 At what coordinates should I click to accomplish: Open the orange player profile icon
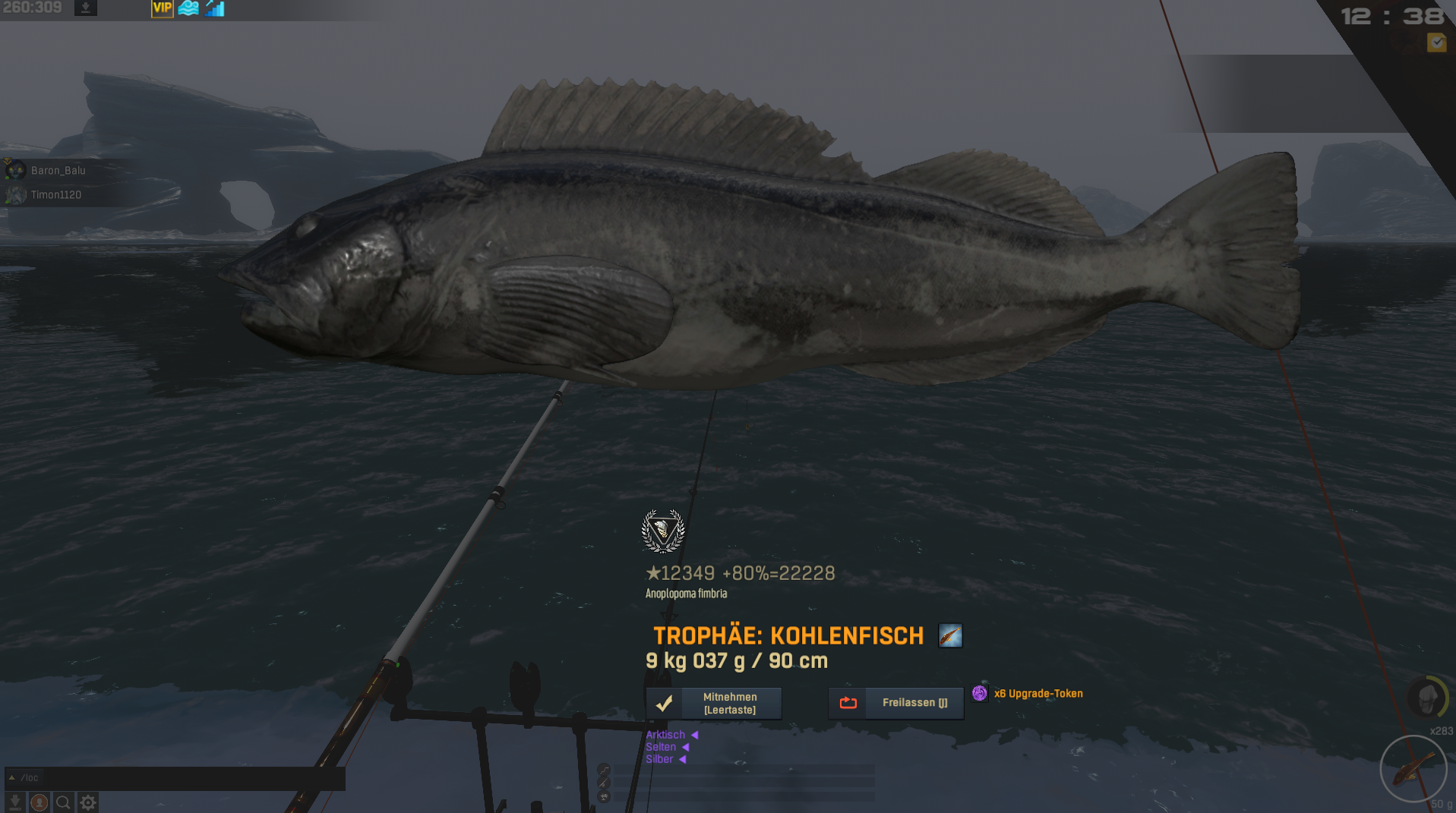(39, 802)
